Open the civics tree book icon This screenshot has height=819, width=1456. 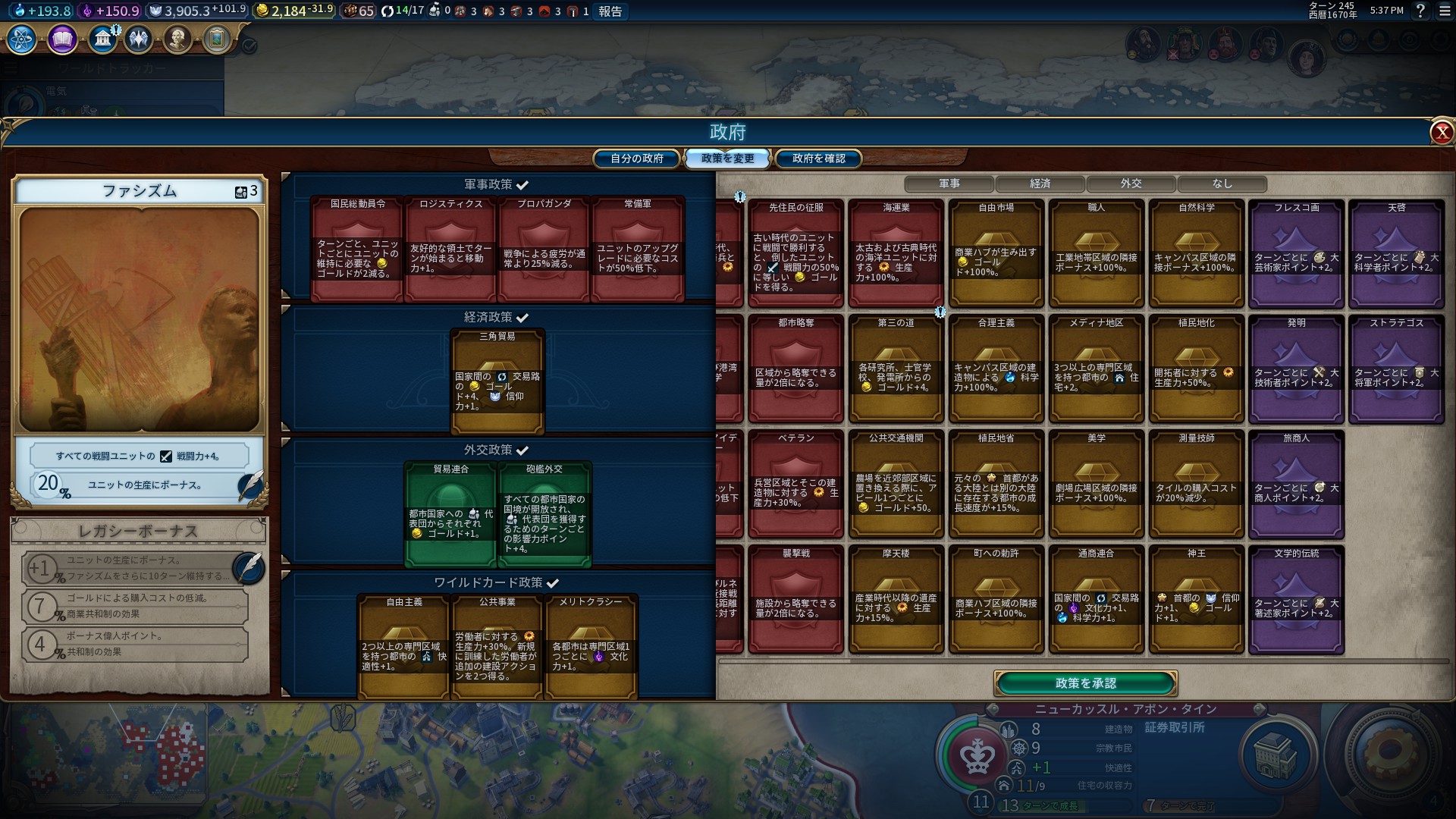pyautogui.click(x=62, y=39)
